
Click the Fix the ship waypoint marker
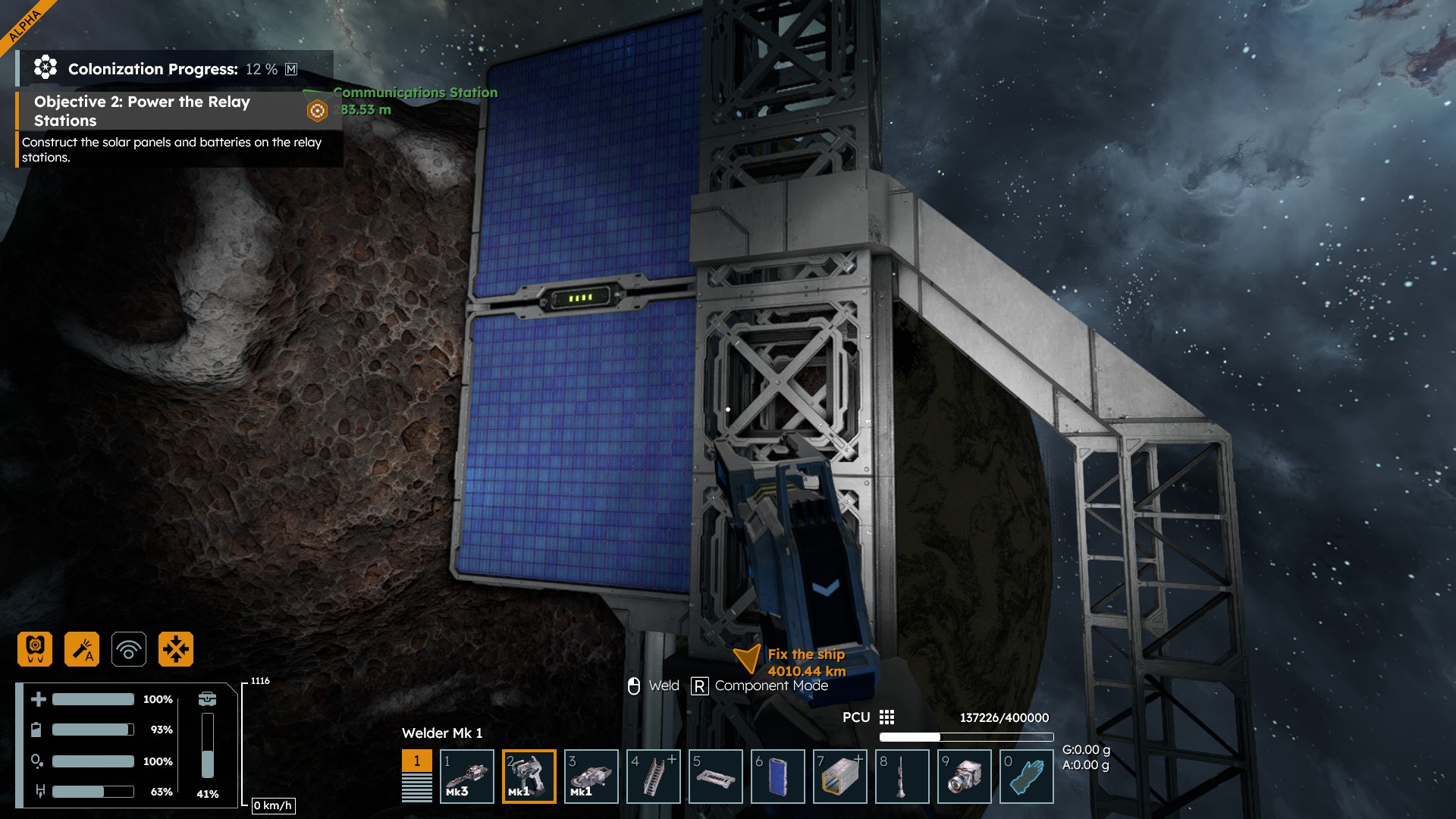(747, 658)
